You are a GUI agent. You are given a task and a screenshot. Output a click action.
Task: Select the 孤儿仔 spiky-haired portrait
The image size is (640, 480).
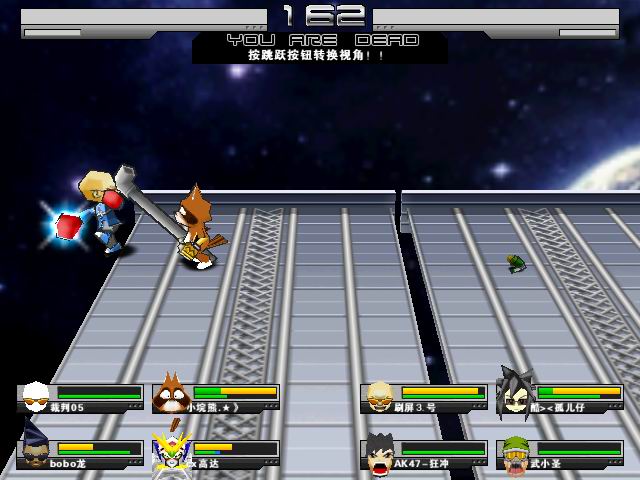(x=516, y=393)
